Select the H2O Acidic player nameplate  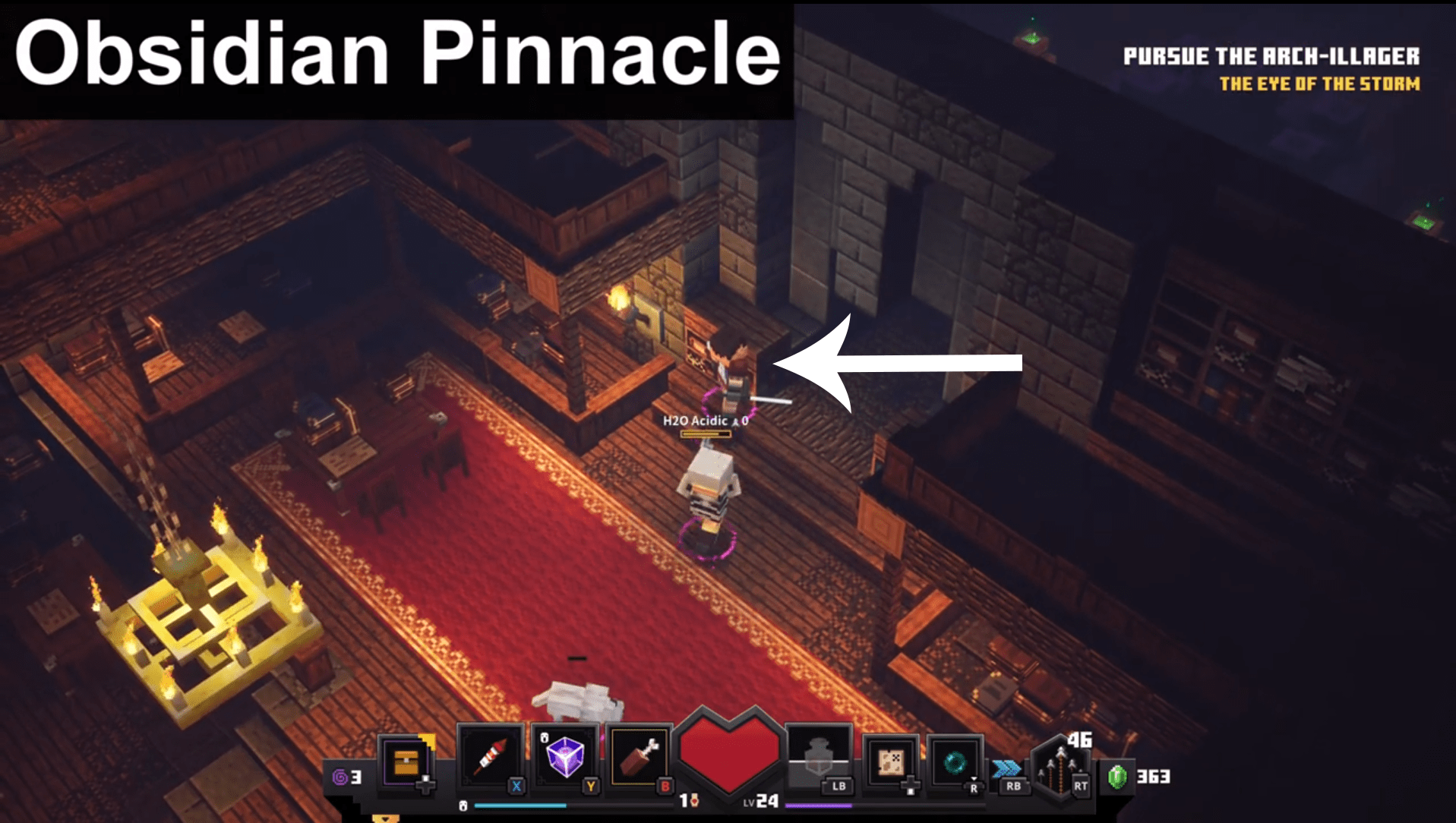pyautogui.click(x=695, y=420)
